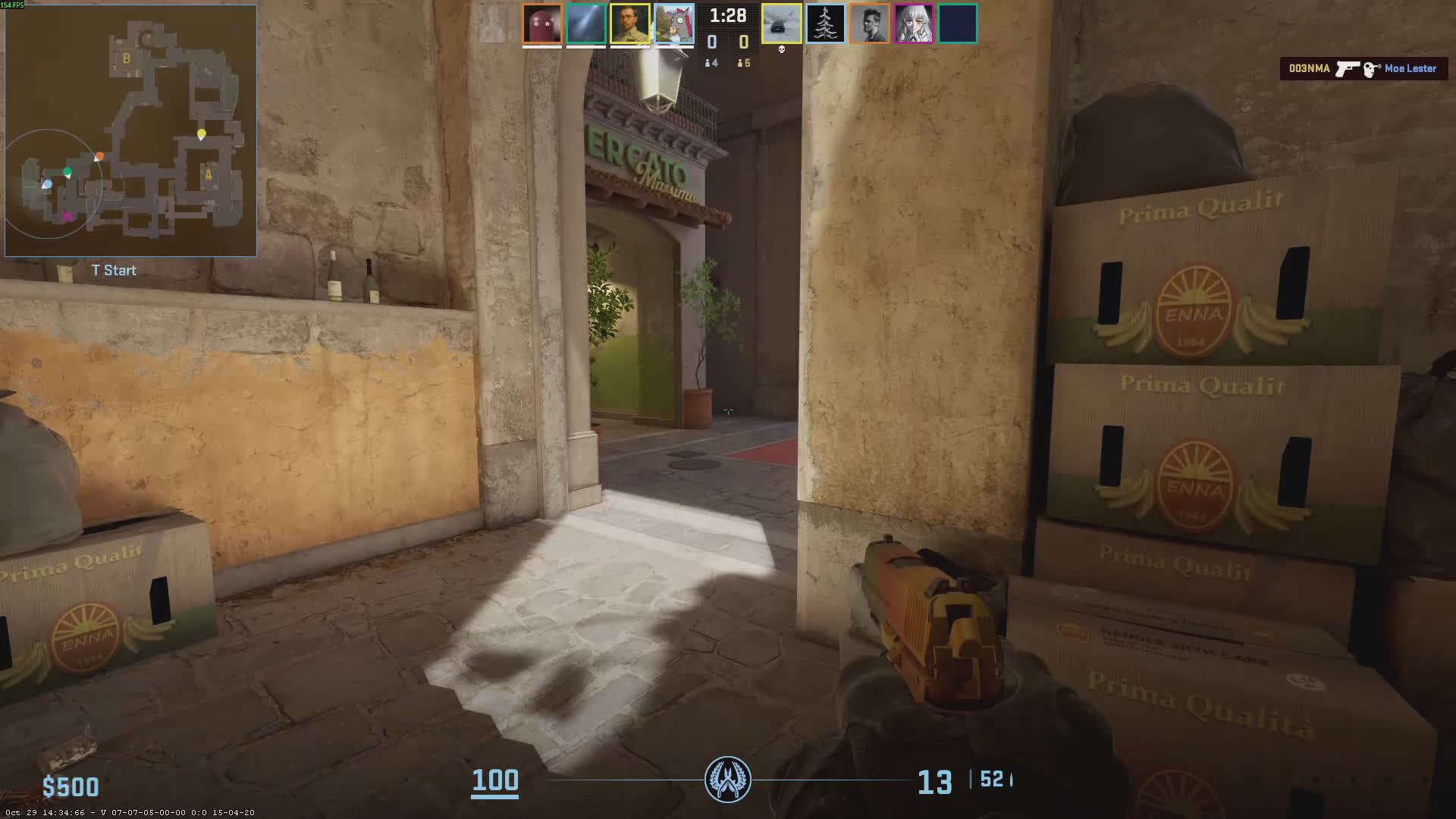Screen dimensions: 1456x819
Task: Click the radar minimap
Action: [x=130, y=130]
